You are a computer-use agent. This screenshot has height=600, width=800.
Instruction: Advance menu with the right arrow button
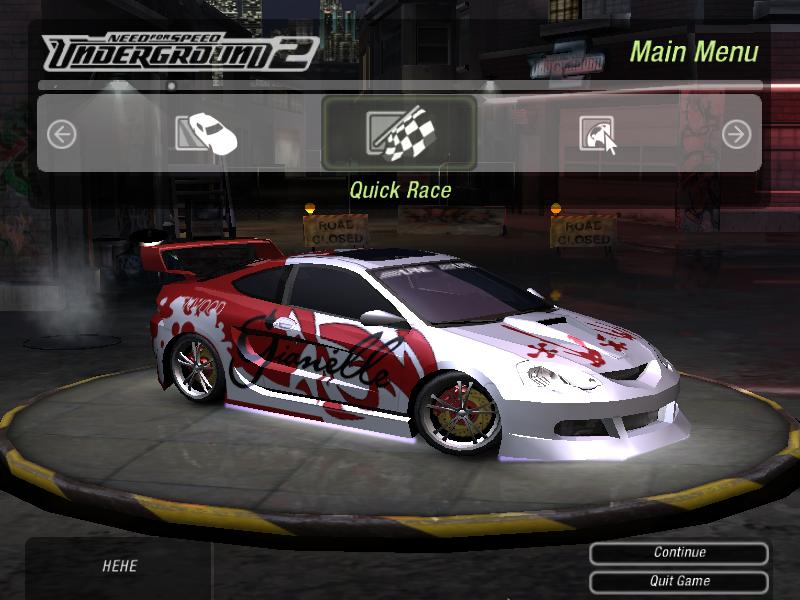click(x=736, y=134)
